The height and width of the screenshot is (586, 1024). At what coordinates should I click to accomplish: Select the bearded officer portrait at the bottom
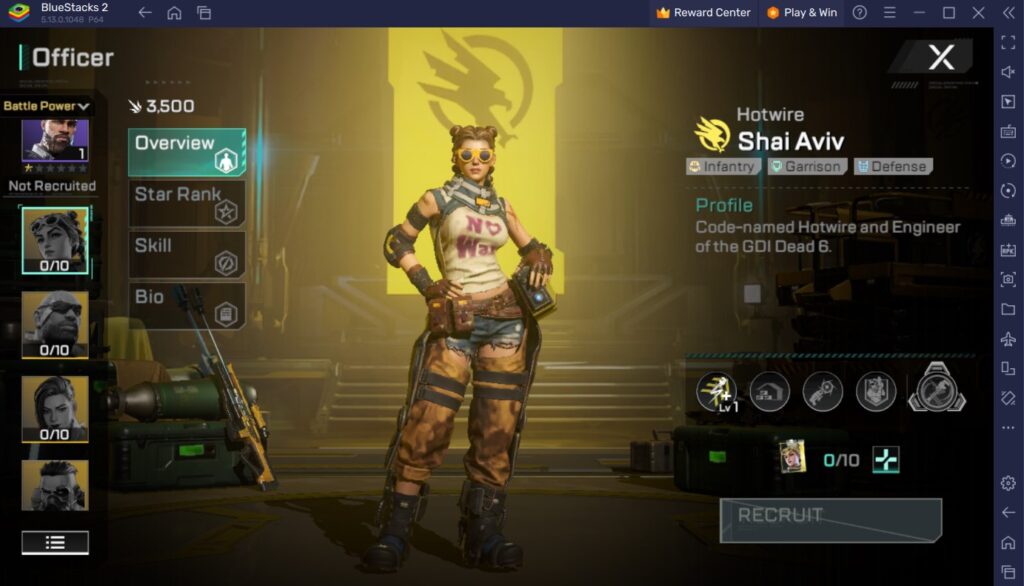55,485
